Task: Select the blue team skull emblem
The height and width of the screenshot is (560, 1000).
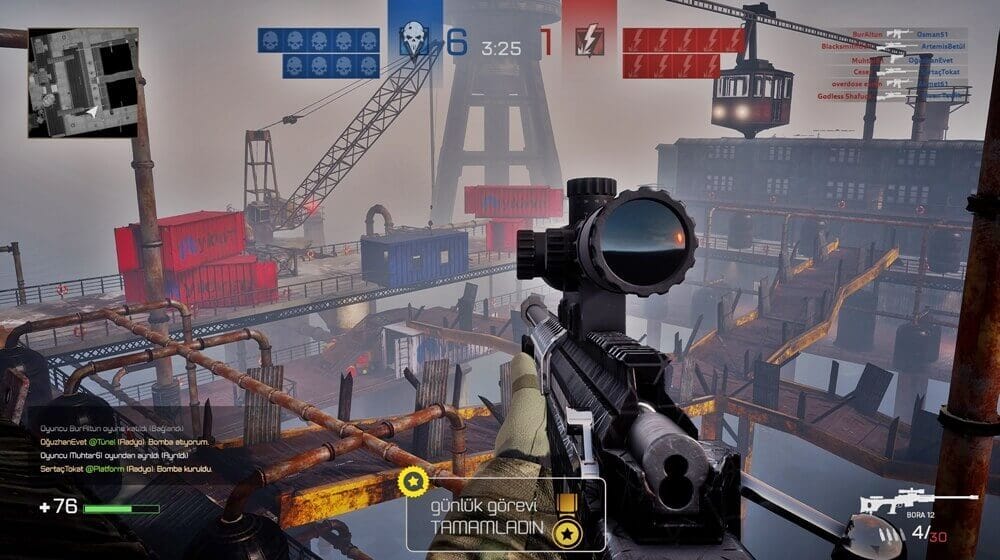Action: [413, 41]
